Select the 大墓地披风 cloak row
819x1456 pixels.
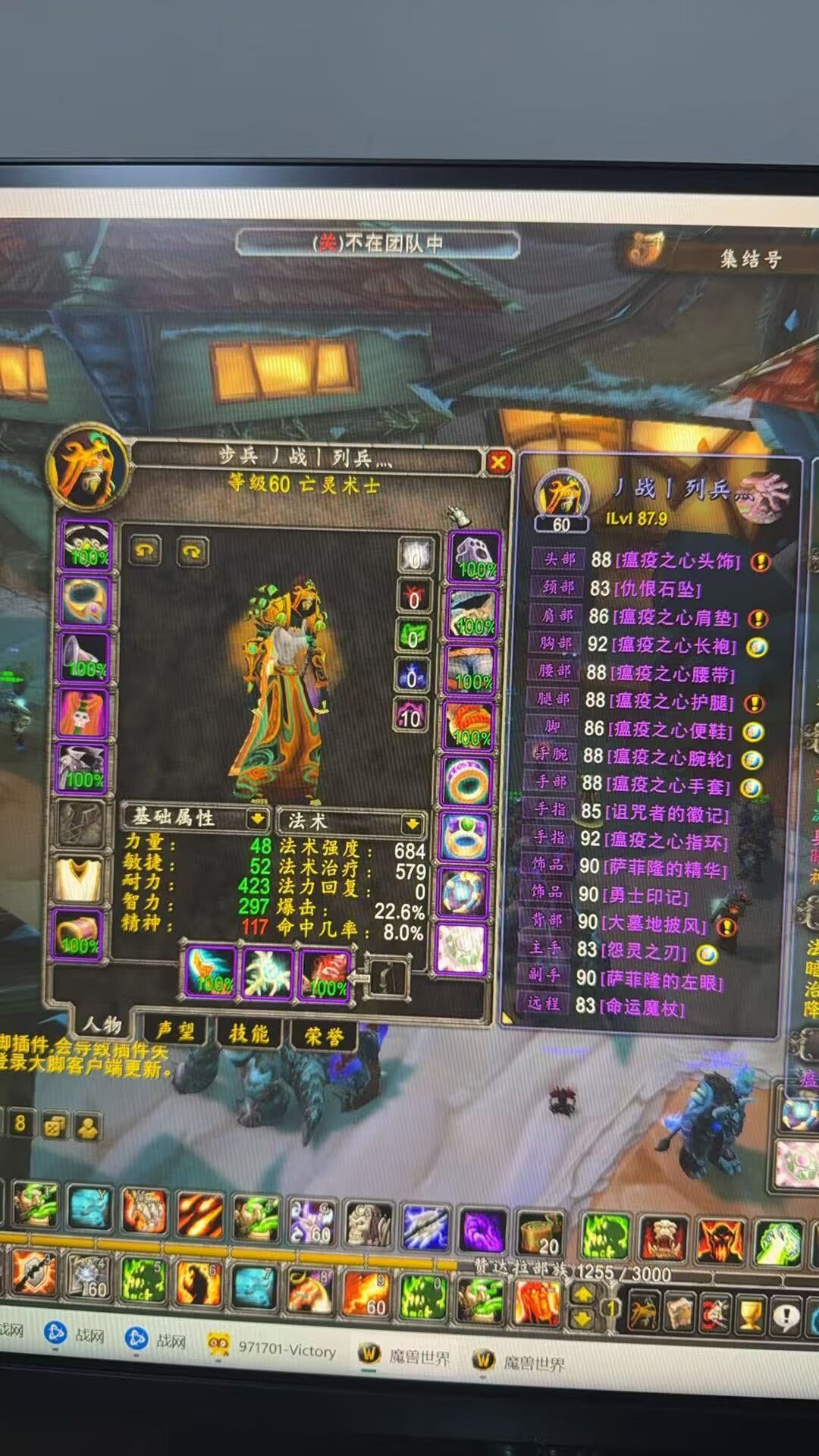pos(653,924)
